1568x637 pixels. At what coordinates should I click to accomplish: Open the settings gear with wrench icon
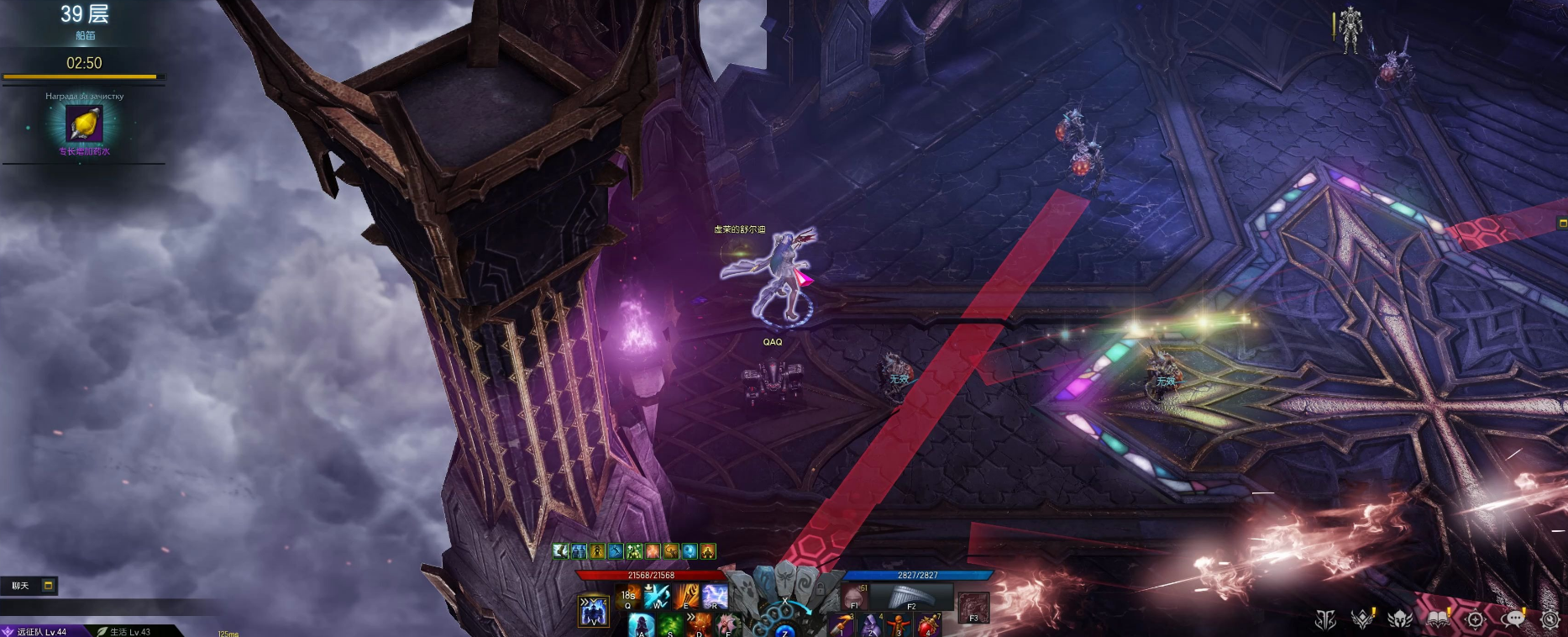coord(1550,619)
